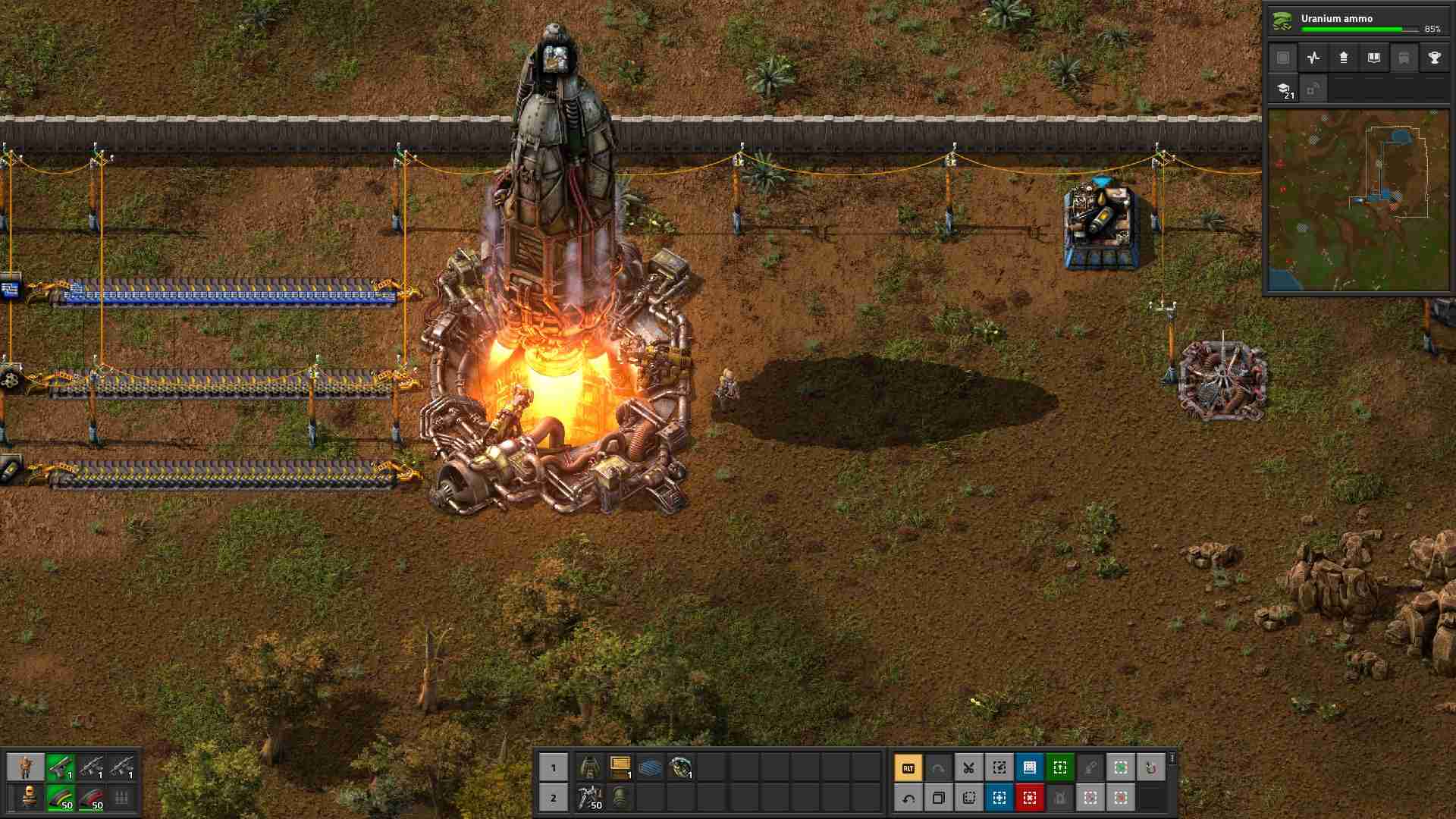This screenshot has width=1456, height=819.
Task: View your achievements
Action: pyautogui.click(x=1435, y=58)
